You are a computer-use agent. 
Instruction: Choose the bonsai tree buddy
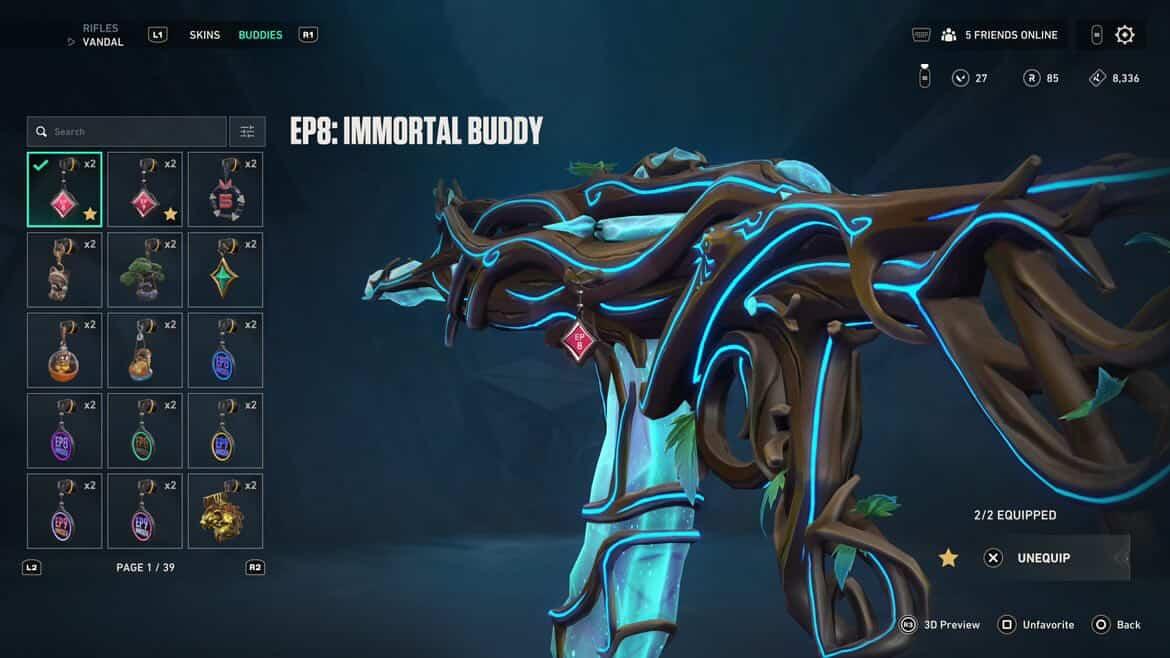click(x=145, y=270)
